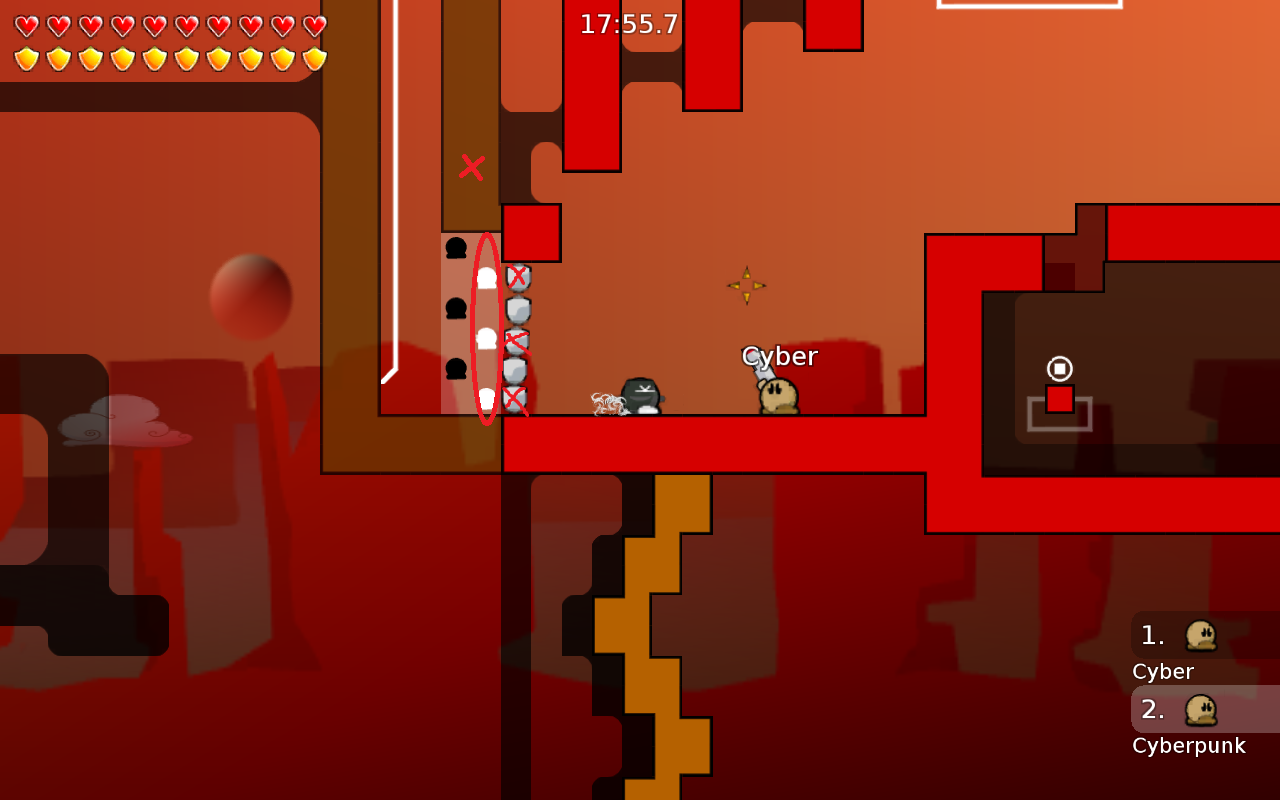Click rank number 1 in the leaderboard

tap(1150, 635)
